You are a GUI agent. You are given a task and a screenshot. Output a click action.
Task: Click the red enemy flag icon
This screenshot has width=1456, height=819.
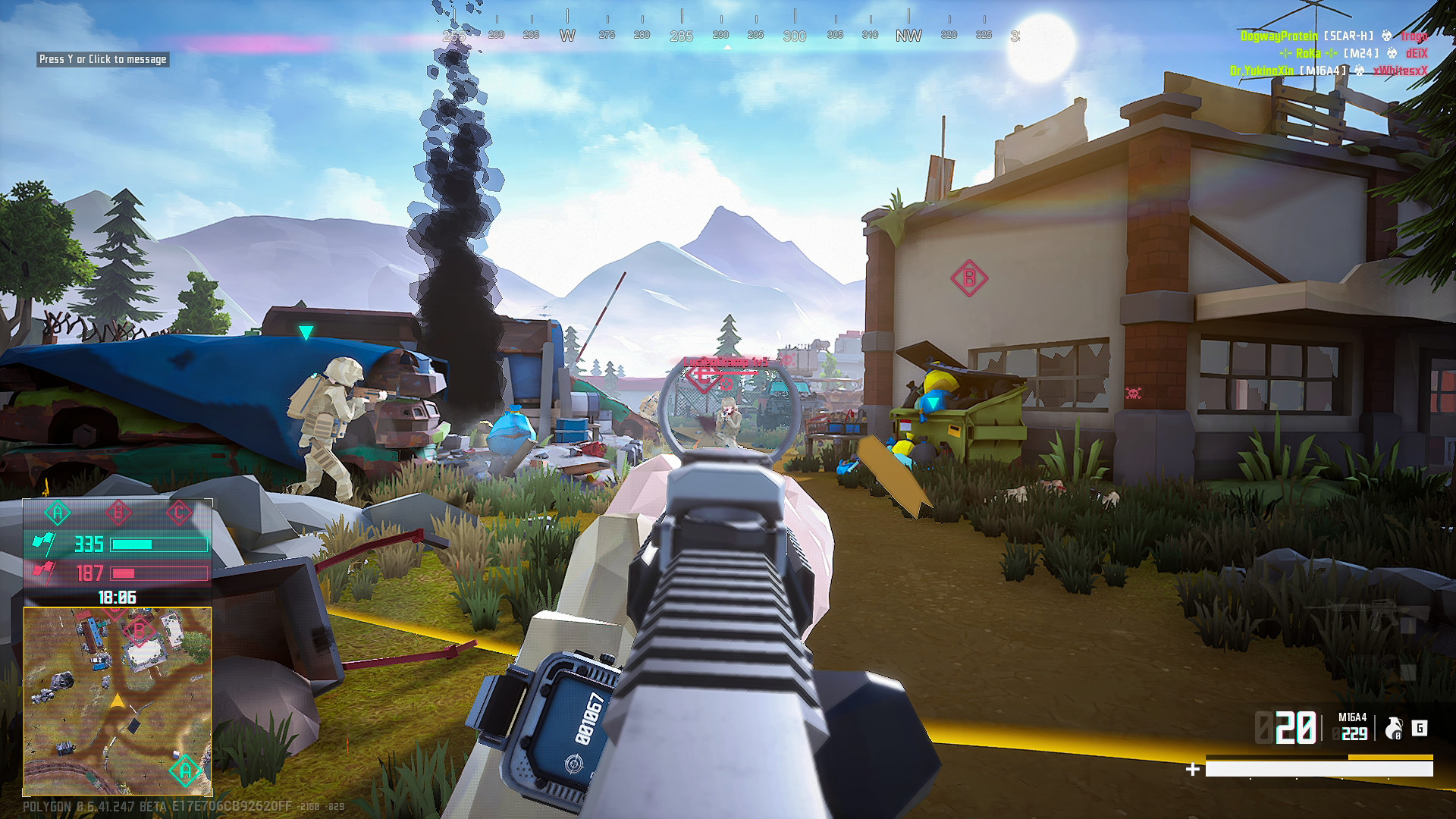click(44, 571)
